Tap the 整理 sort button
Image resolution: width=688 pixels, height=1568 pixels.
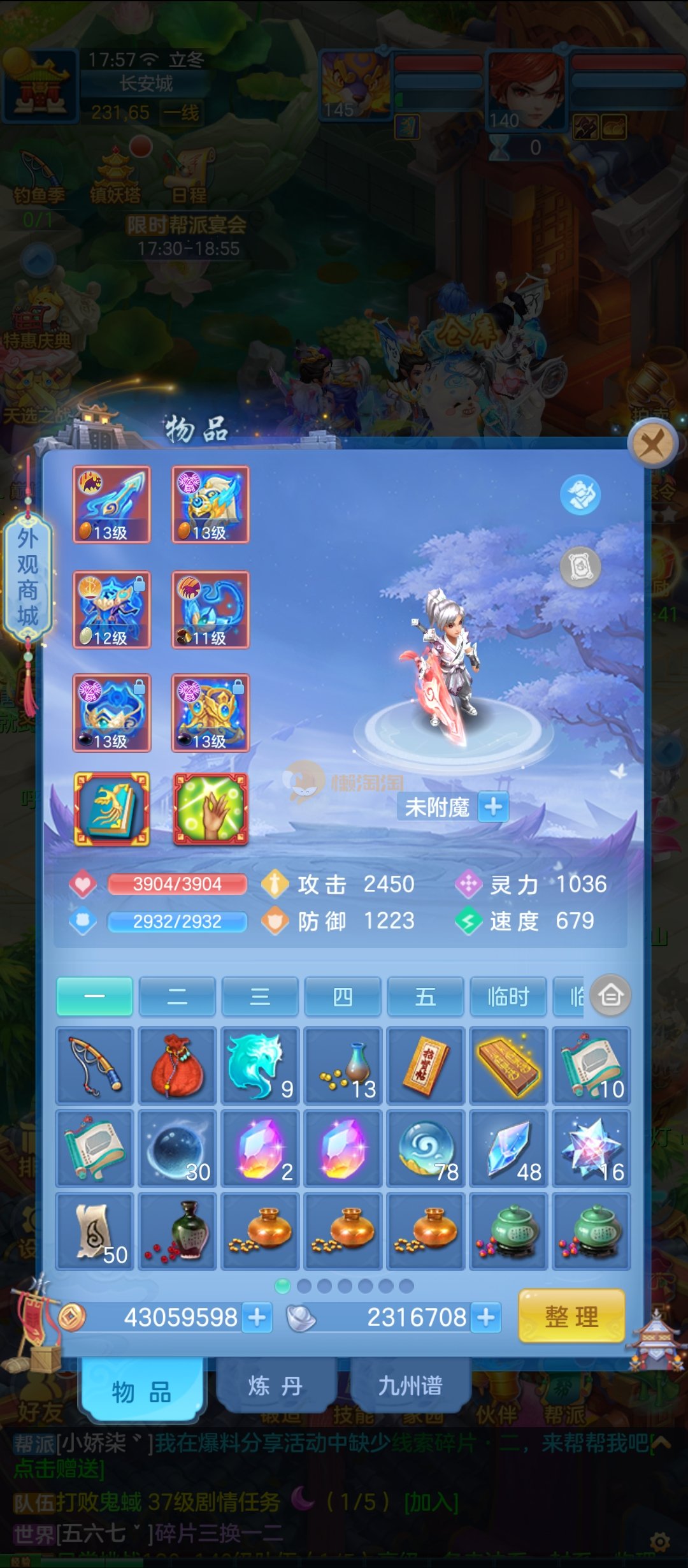571,1316
